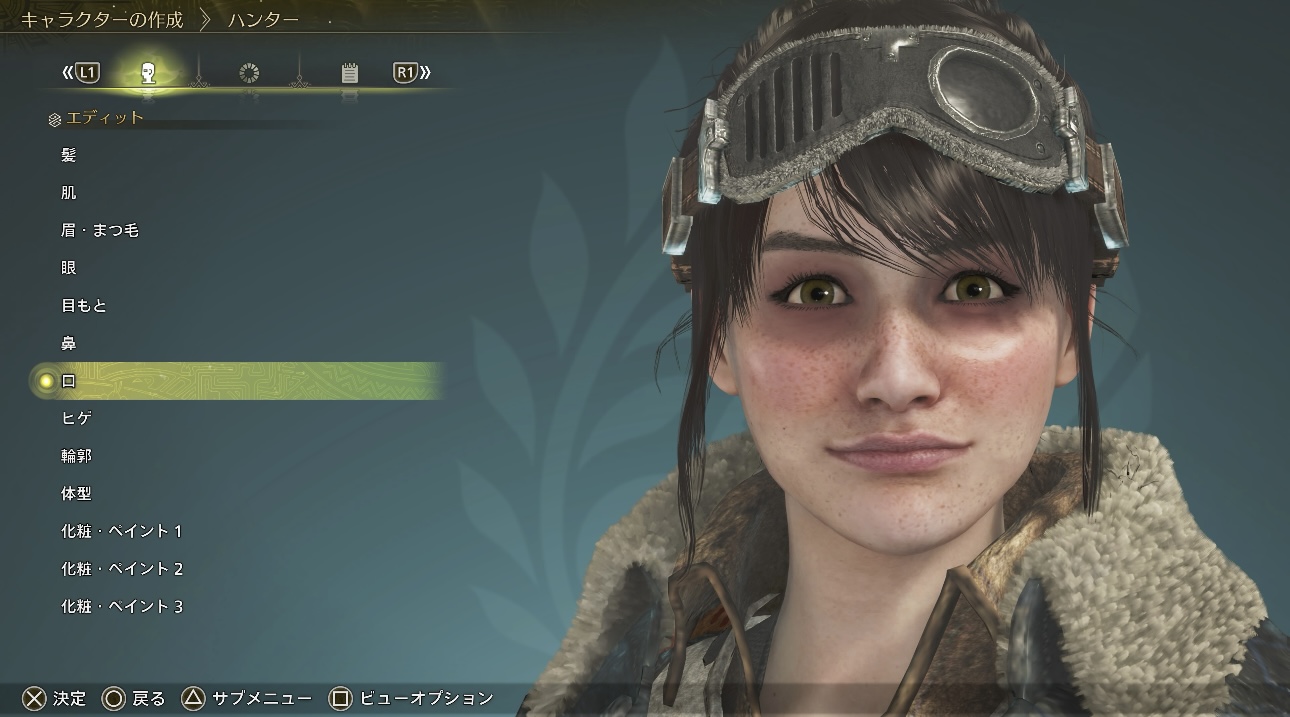Choose the 輪郭 face contour entry

pos(76,456)
